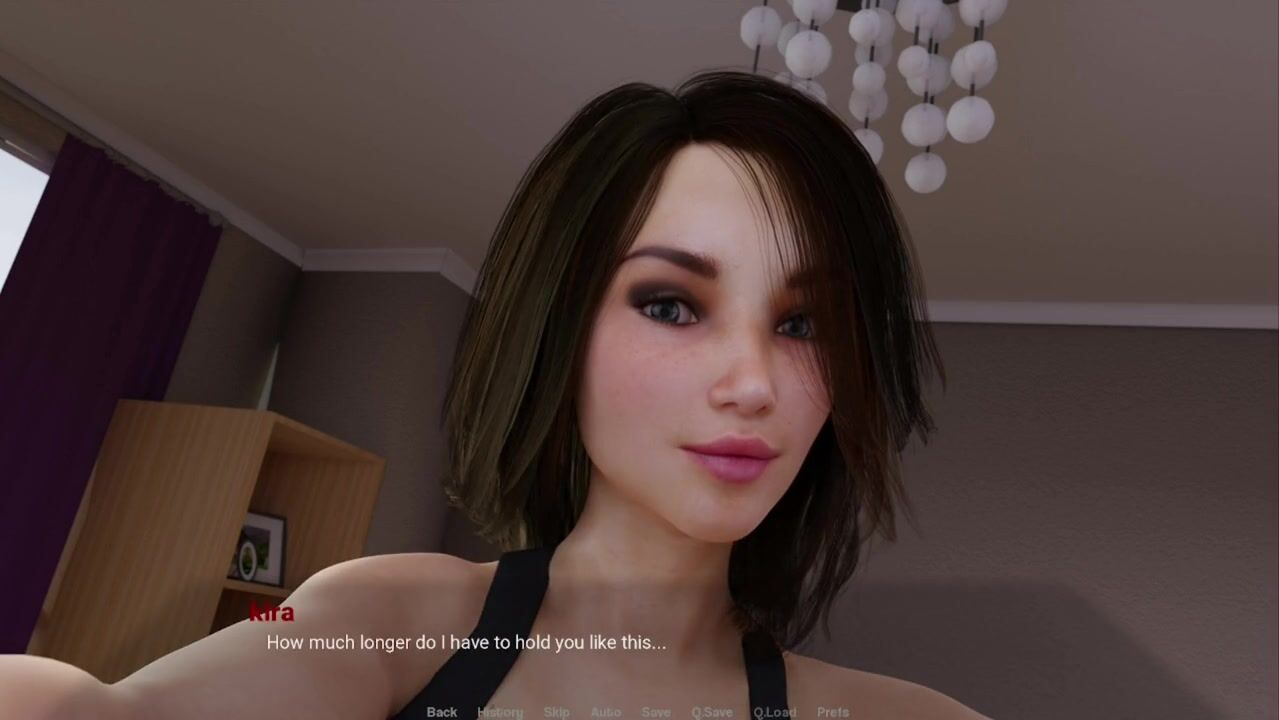Open the Prefs preferences menu
1279x720 pixels.
pos(833,712)
